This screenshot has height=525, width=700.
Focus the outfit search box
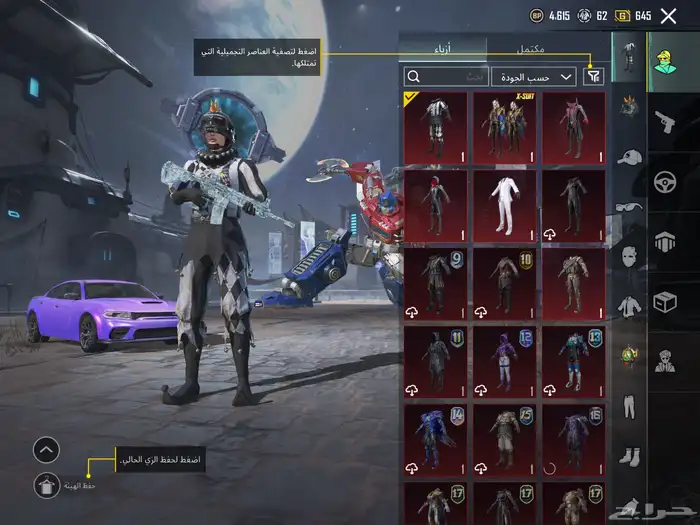pyautogui.click(x=446, y=76)
